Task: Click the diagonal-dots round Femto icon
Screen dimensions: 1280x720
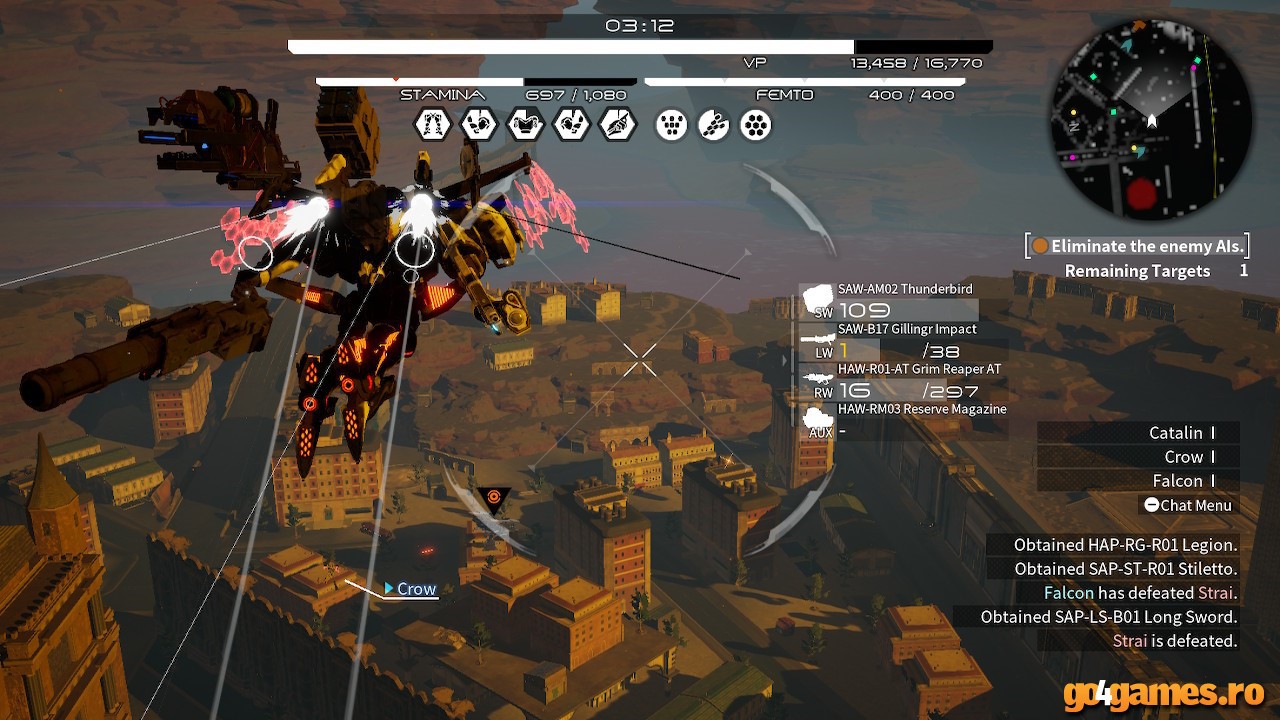Action: (x=714, y=125)
